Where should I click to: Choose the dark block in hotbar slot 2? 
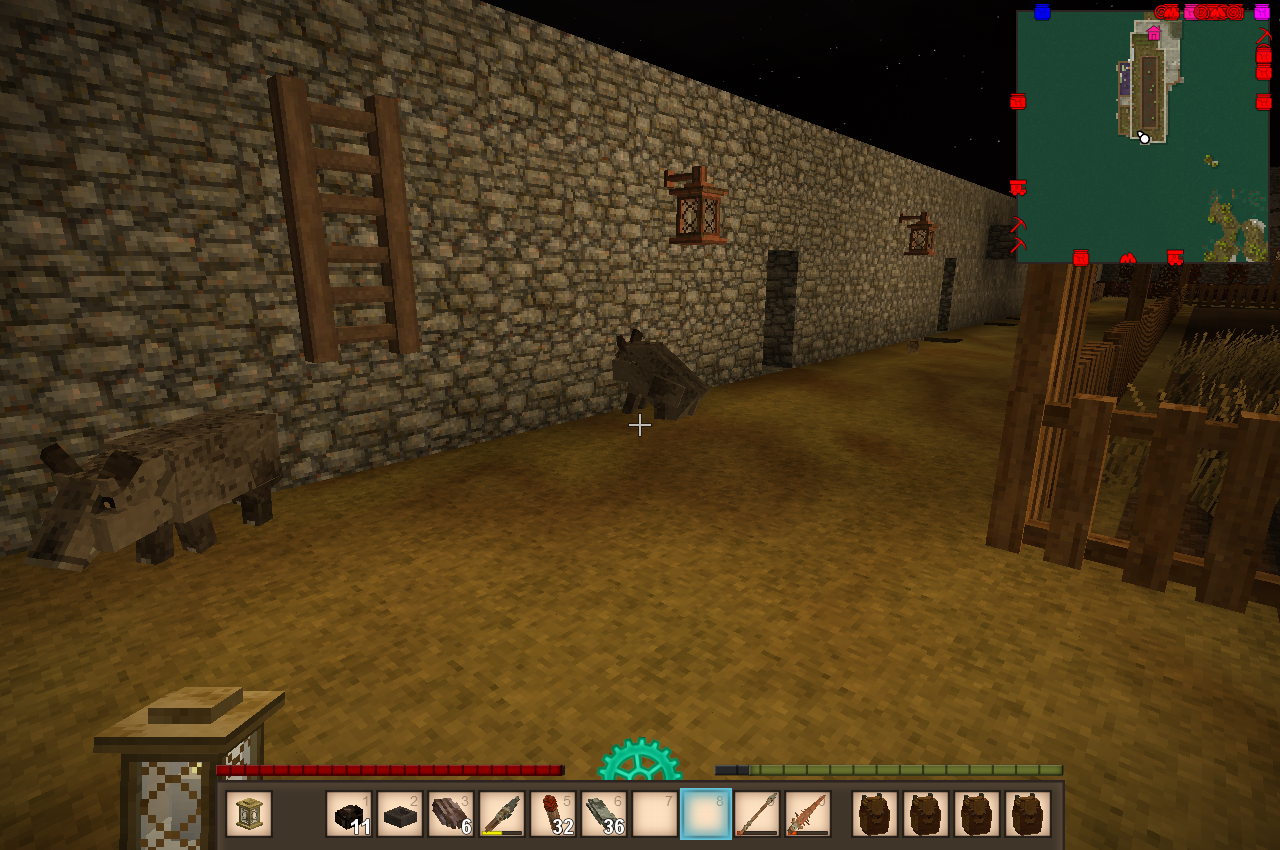400,814
